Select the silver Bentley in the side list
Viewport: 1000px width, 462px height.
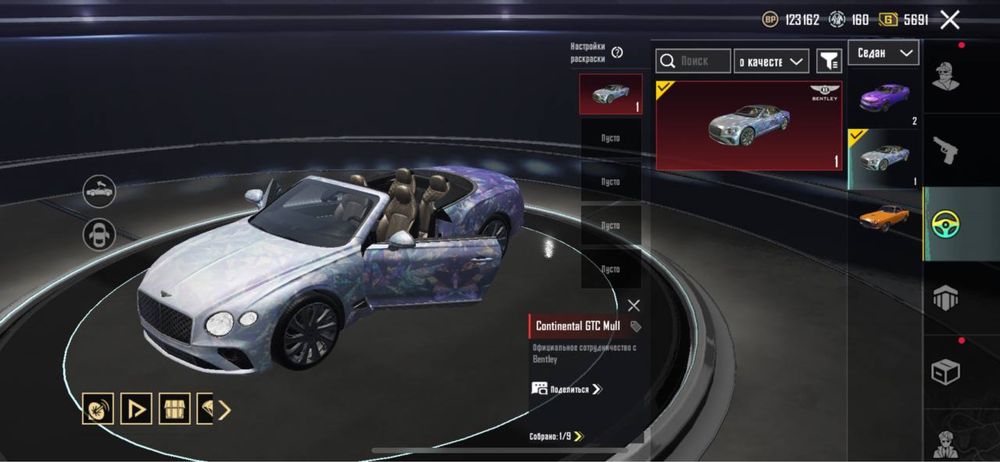[884, 158]
